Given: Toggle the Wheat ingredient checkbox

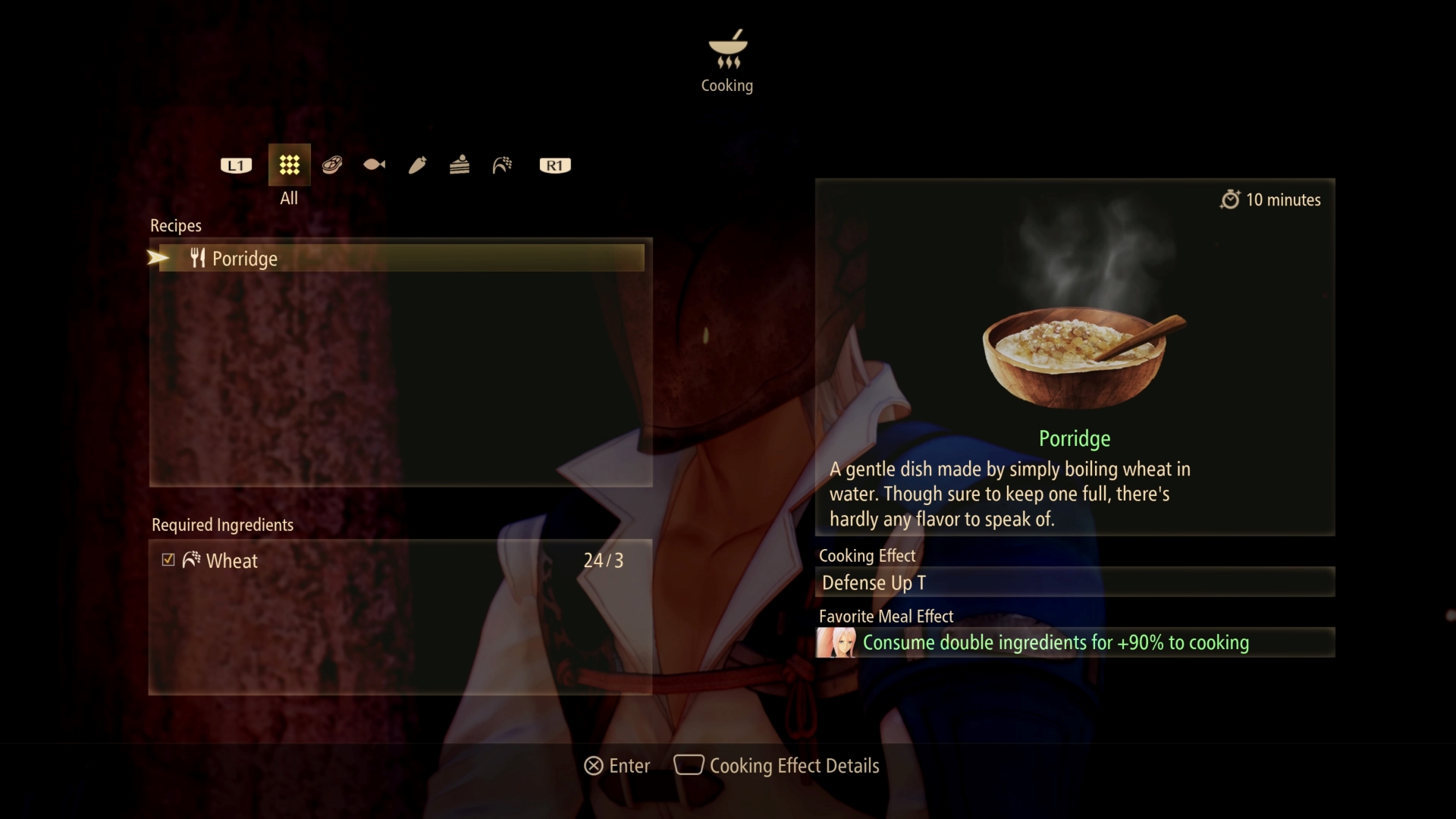Looking at the screenshot, I should (168, 560).
